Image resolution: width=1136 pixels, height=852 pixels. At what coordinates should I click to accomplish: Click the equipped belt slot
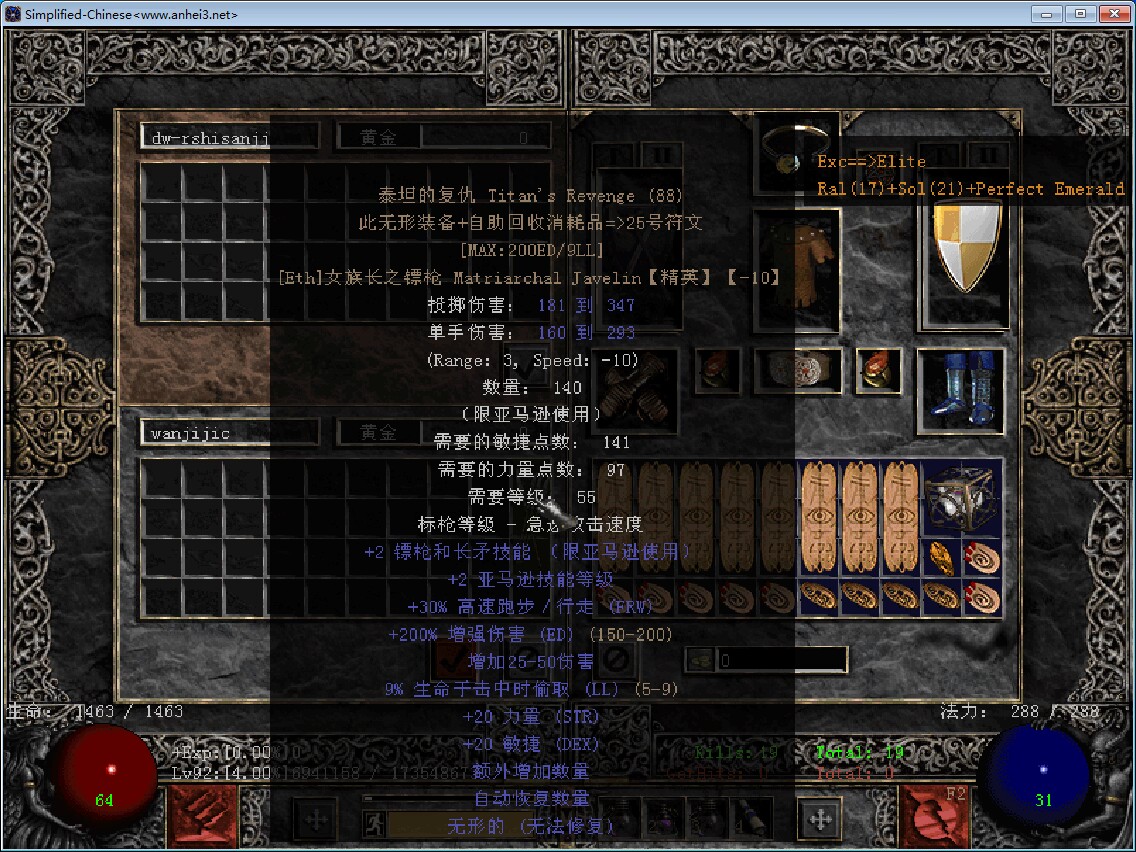(x=798, y=370)
